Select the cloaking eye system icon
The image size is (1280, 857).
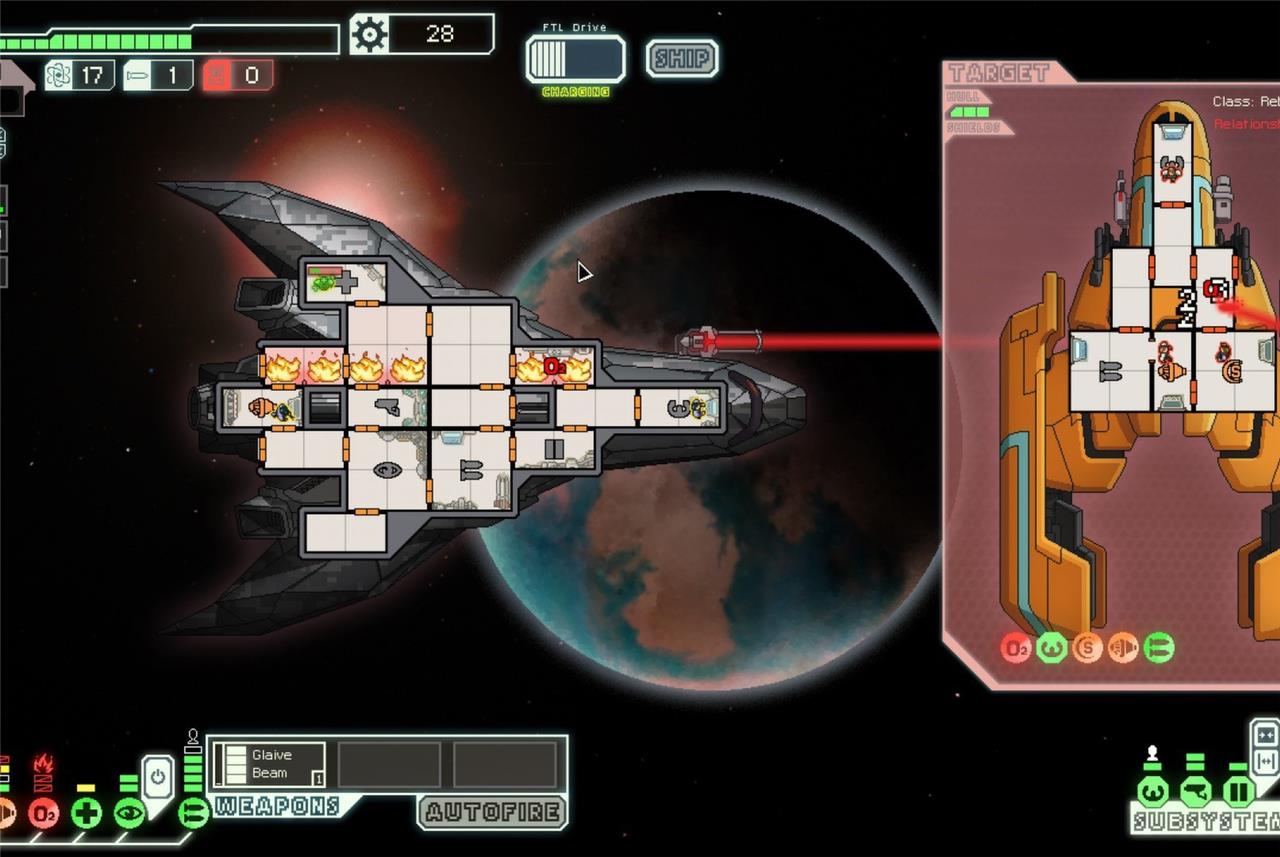(129, 813)
